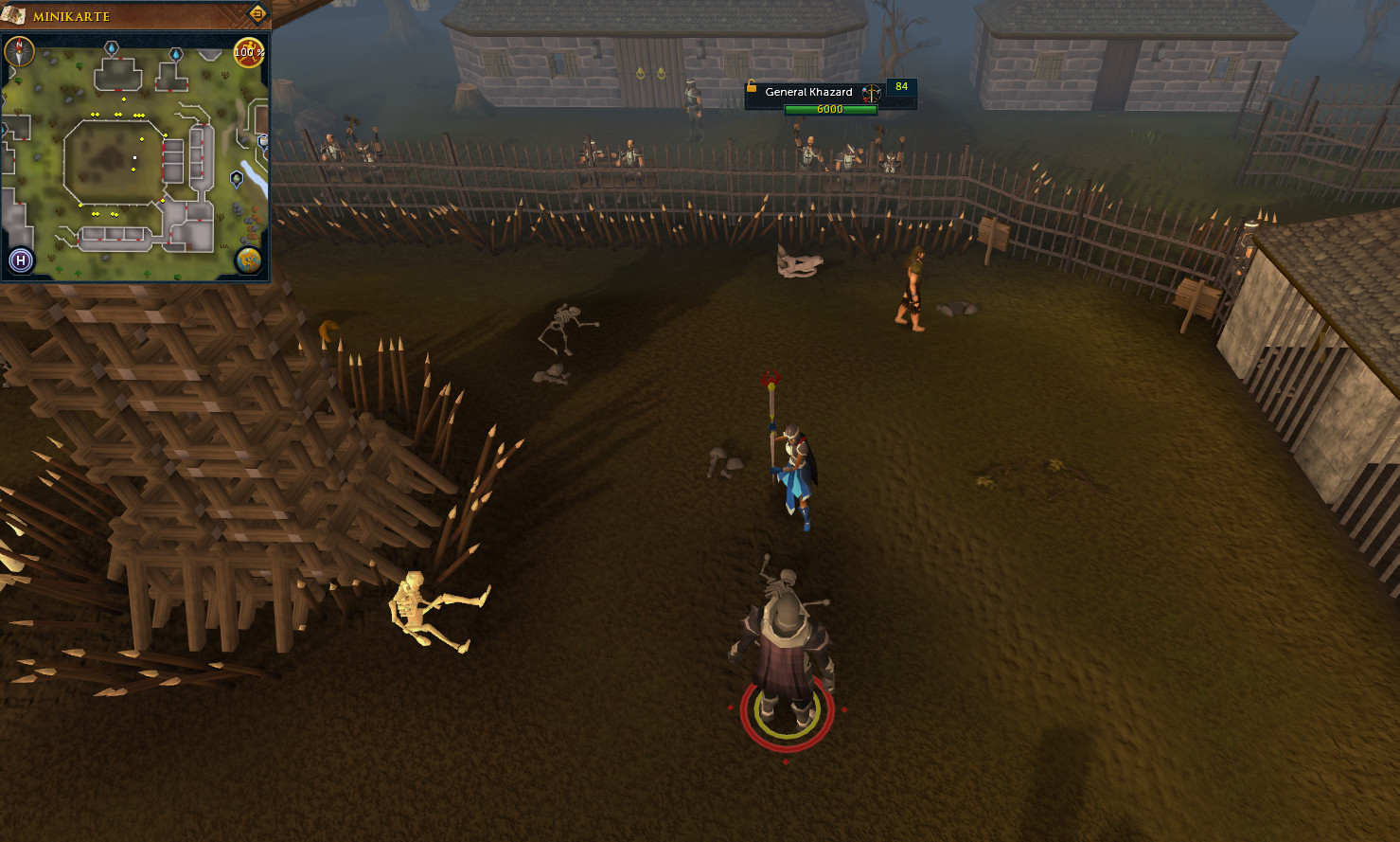The height and width of the screenshot is (842, 1400).
Task: Open the world map globe icon
Action: click(x=249, y=260)
